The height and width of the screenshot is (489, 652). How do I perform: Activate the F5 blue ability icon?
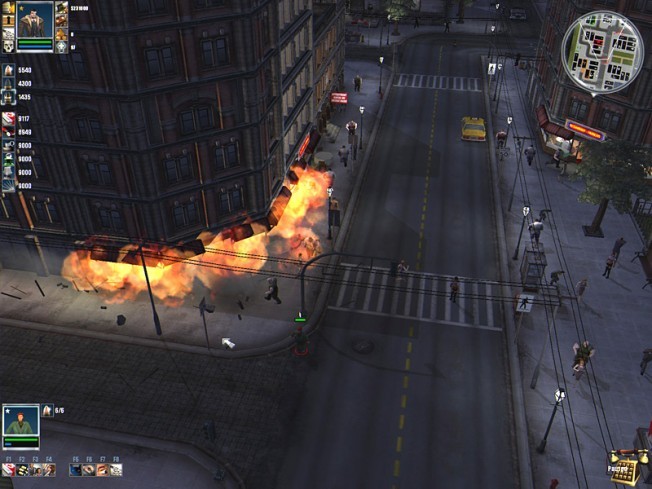75,469
